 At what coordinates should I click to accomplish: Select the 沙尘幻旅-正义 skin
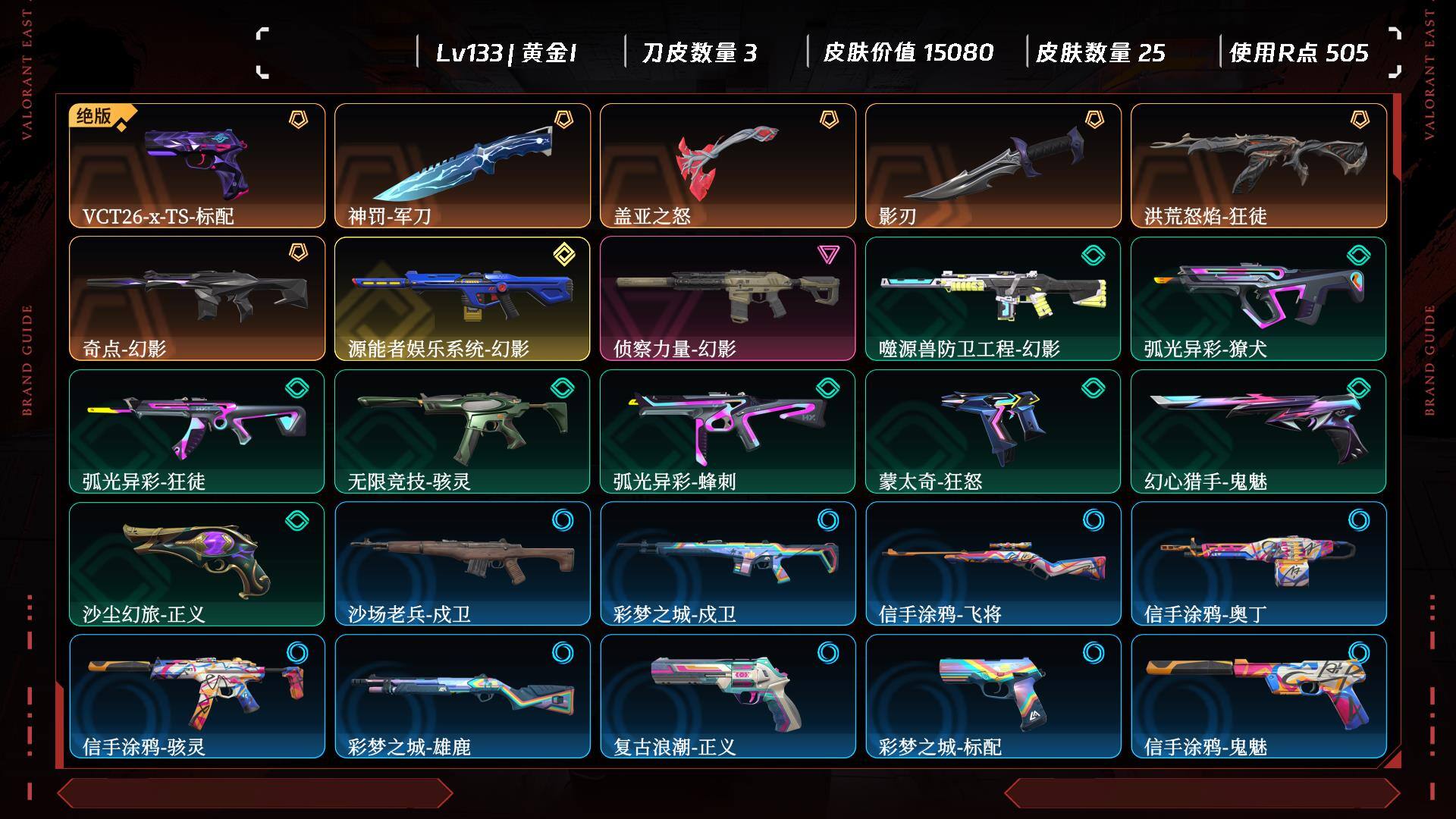click(197, 563)
